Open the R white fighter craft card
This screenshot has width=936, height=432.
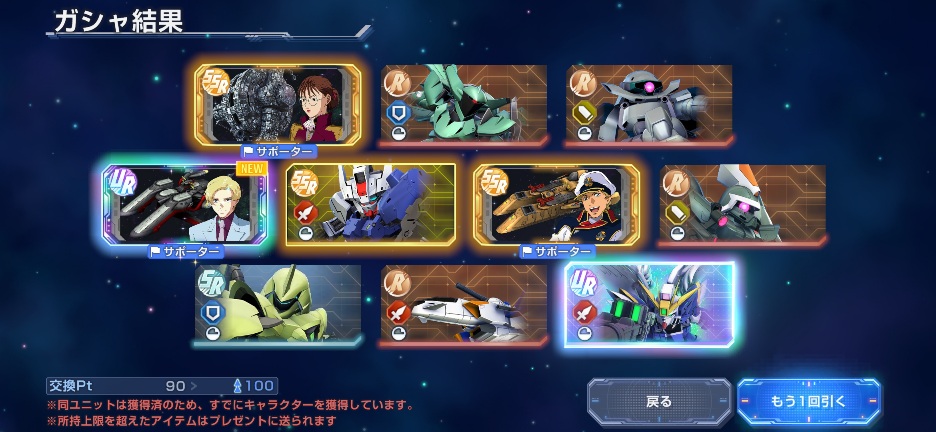pyautogui.click(x=463, y=303)
